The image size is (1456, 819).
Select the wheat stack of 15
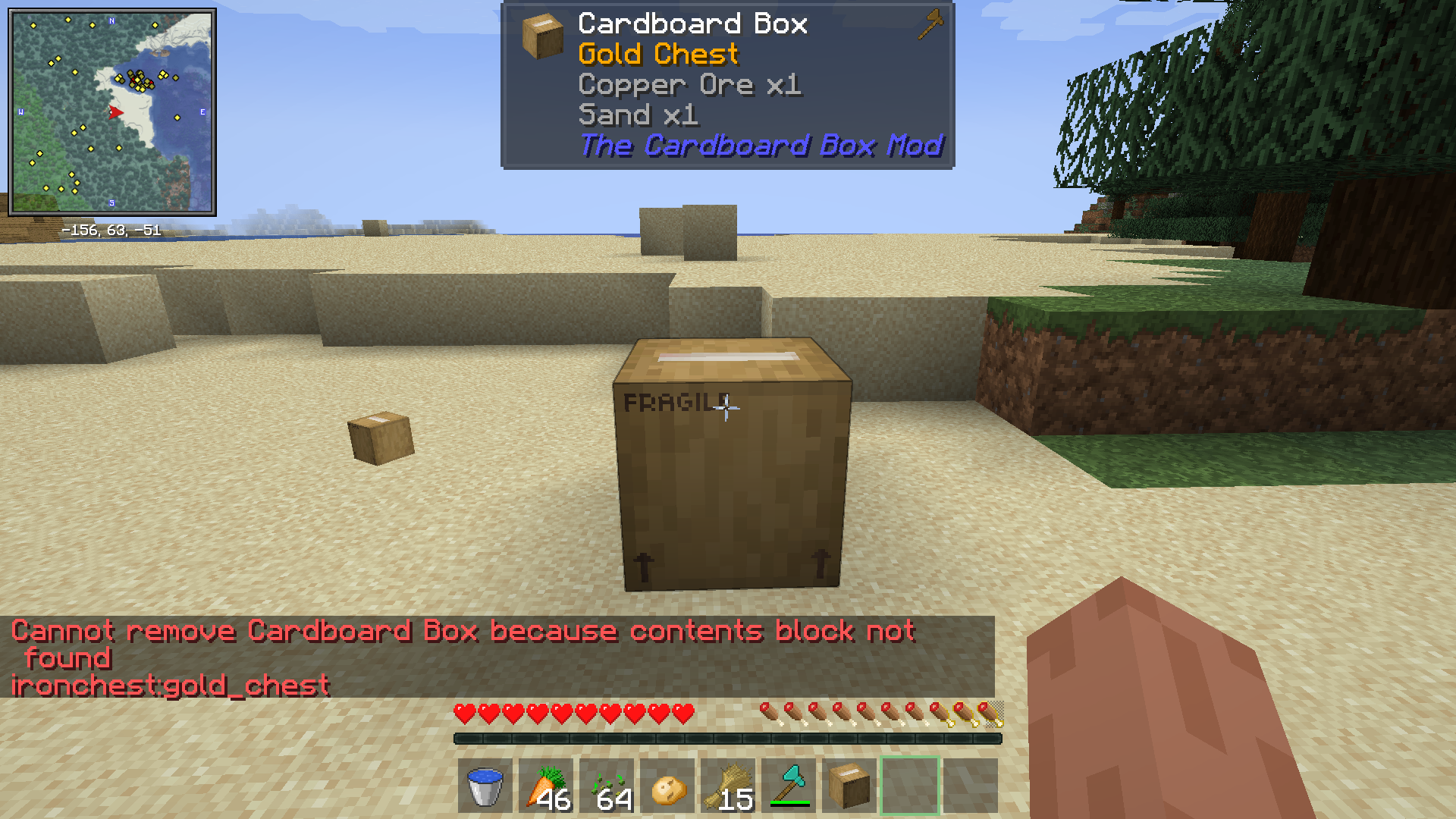[728, 786]
